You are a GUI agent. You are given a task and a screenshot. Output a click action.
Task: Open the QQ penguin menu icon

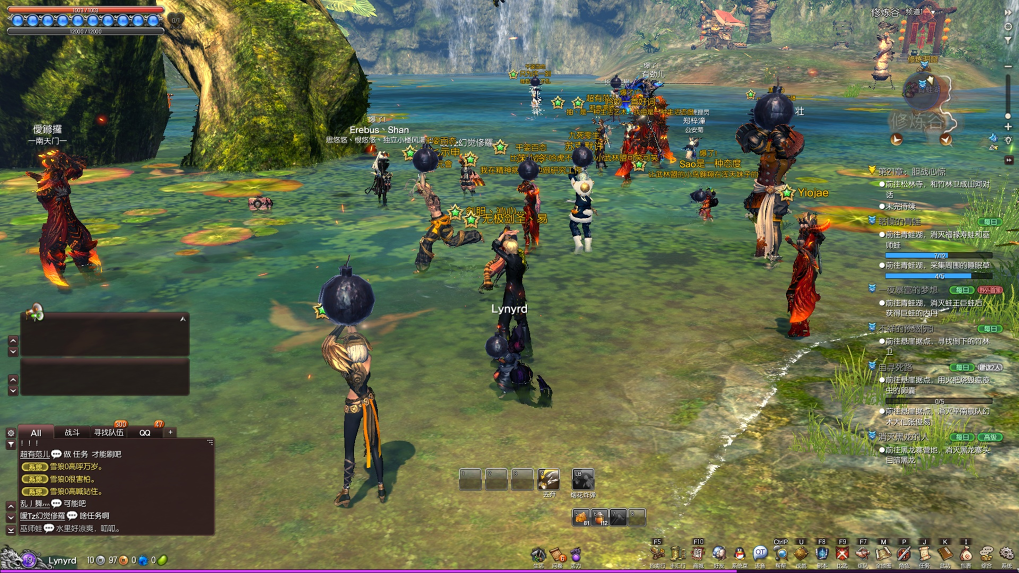coord(739,553)
